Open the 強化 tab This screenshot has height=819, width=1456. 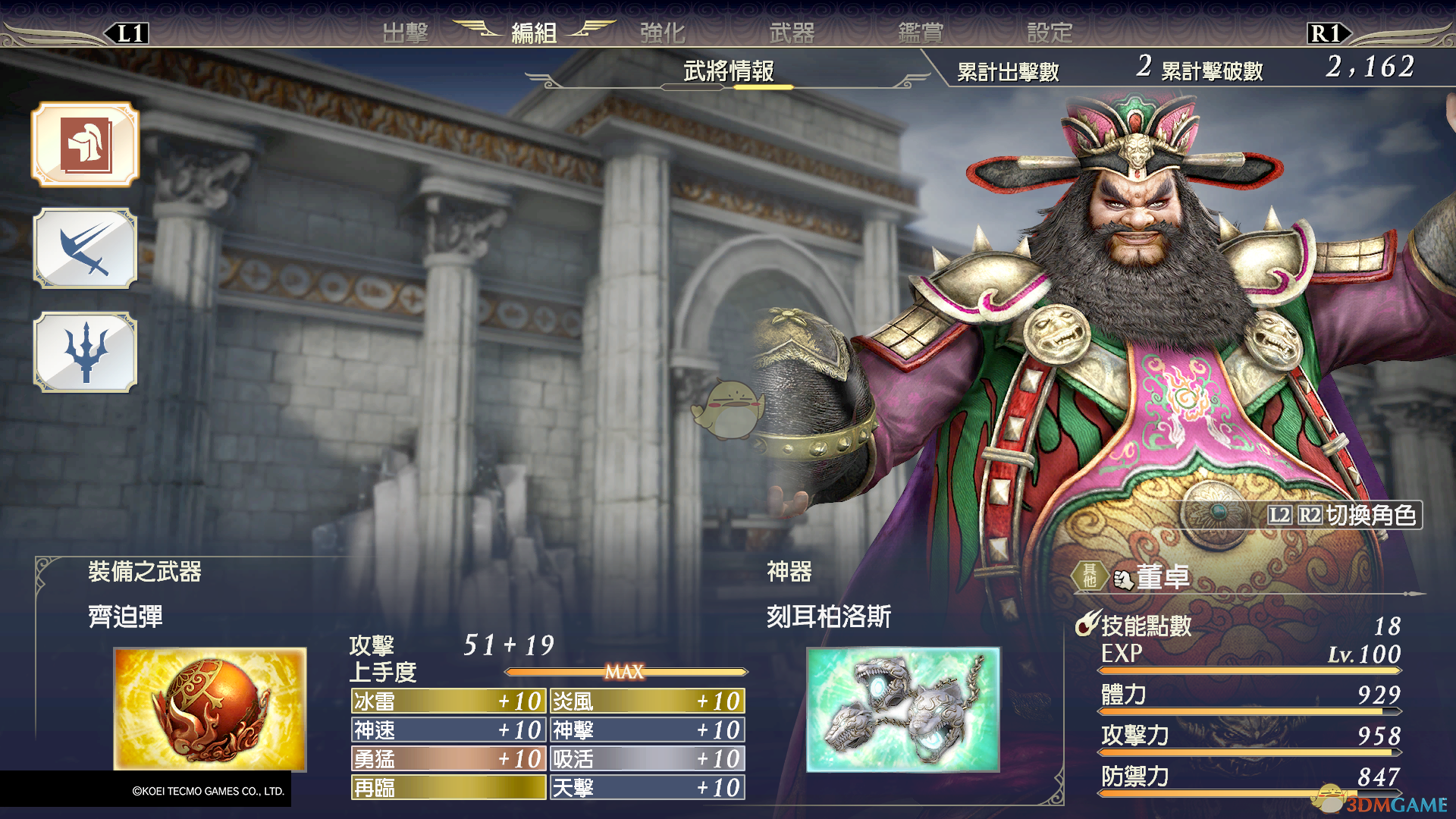pyautogui.click(x=663, y=33)
